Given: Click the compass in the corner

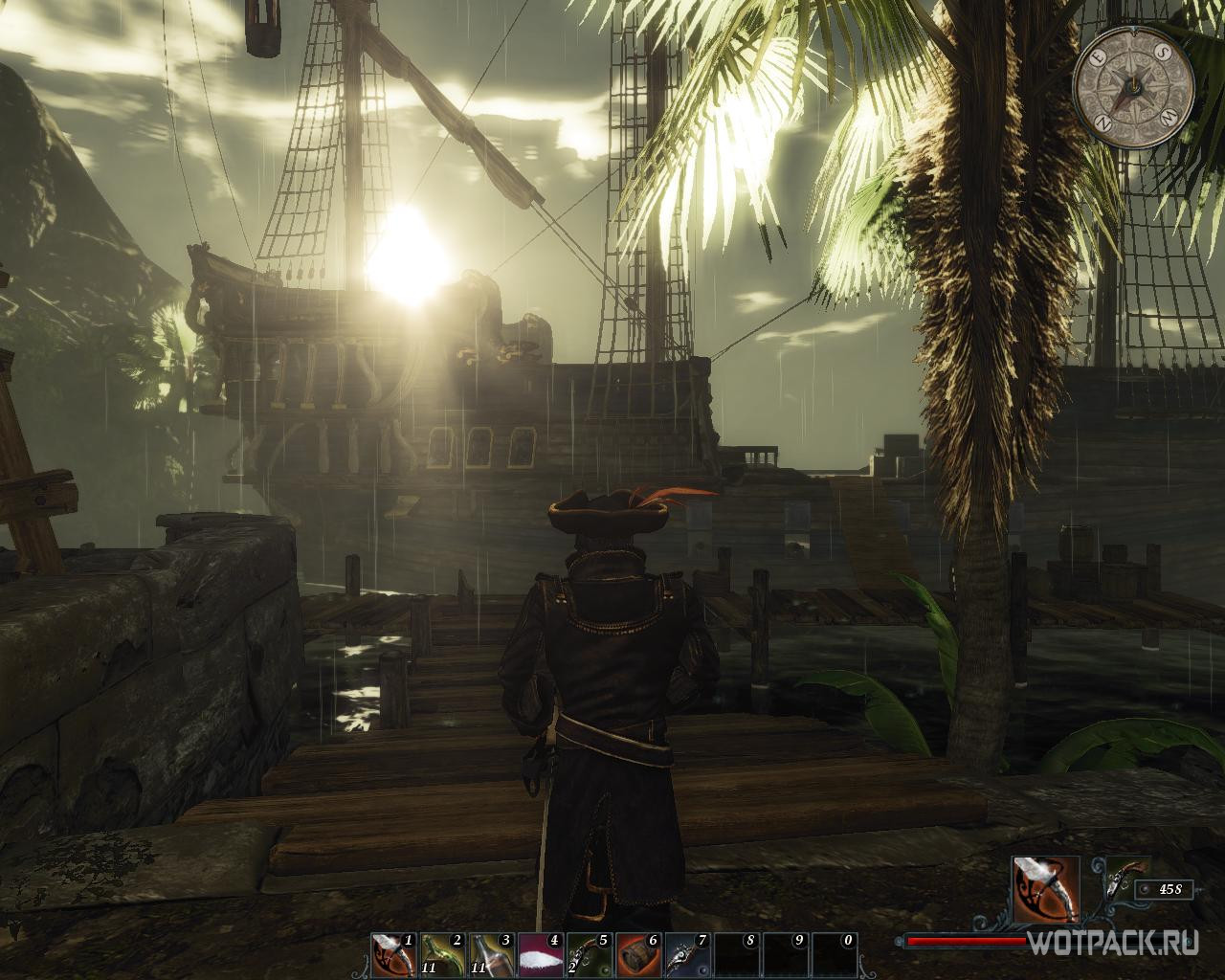Looking at the screenshot, I should point(1133,87).
